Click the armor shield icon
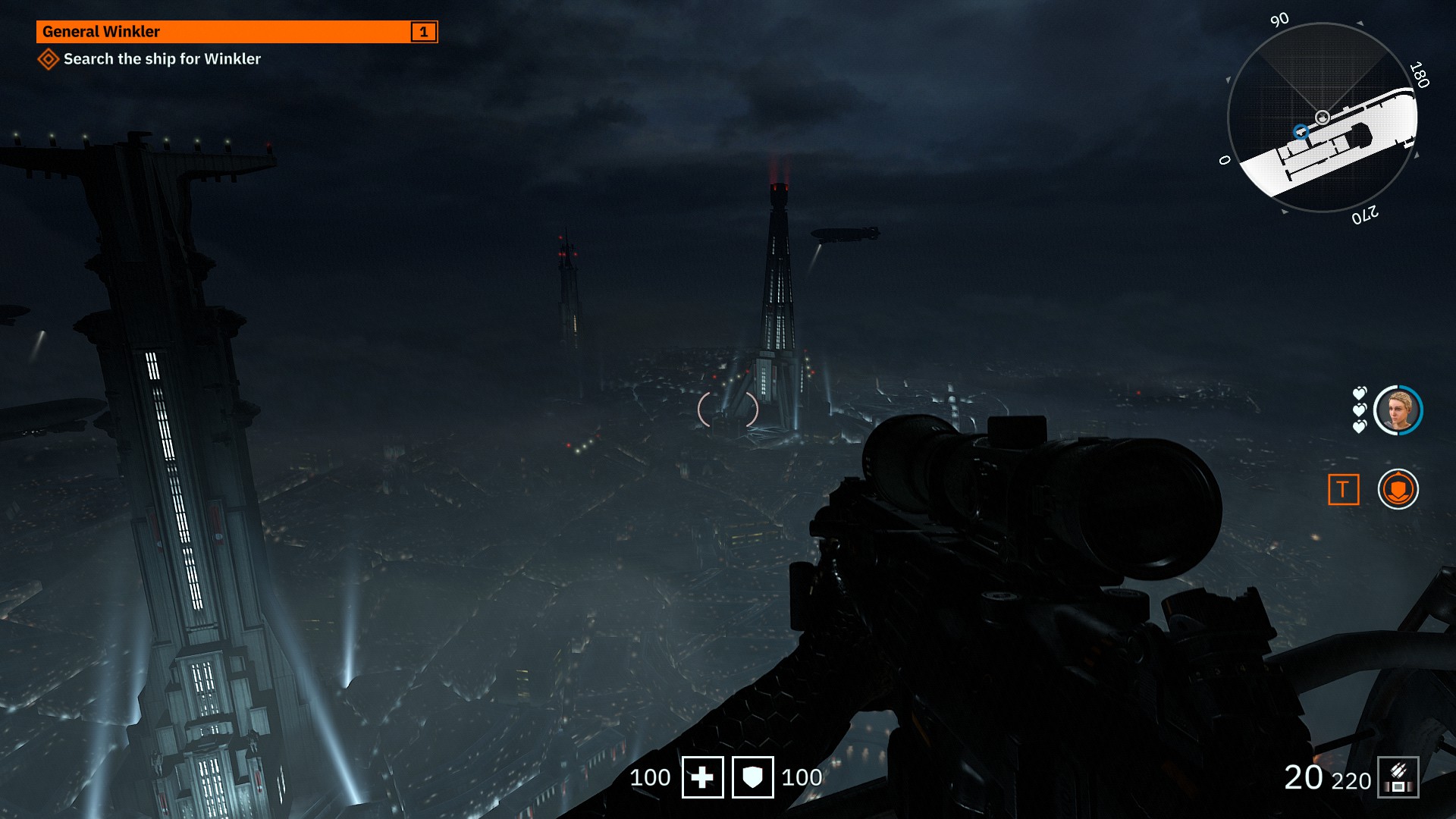Viewport: 1456px width, 819px height. point(752,777)
